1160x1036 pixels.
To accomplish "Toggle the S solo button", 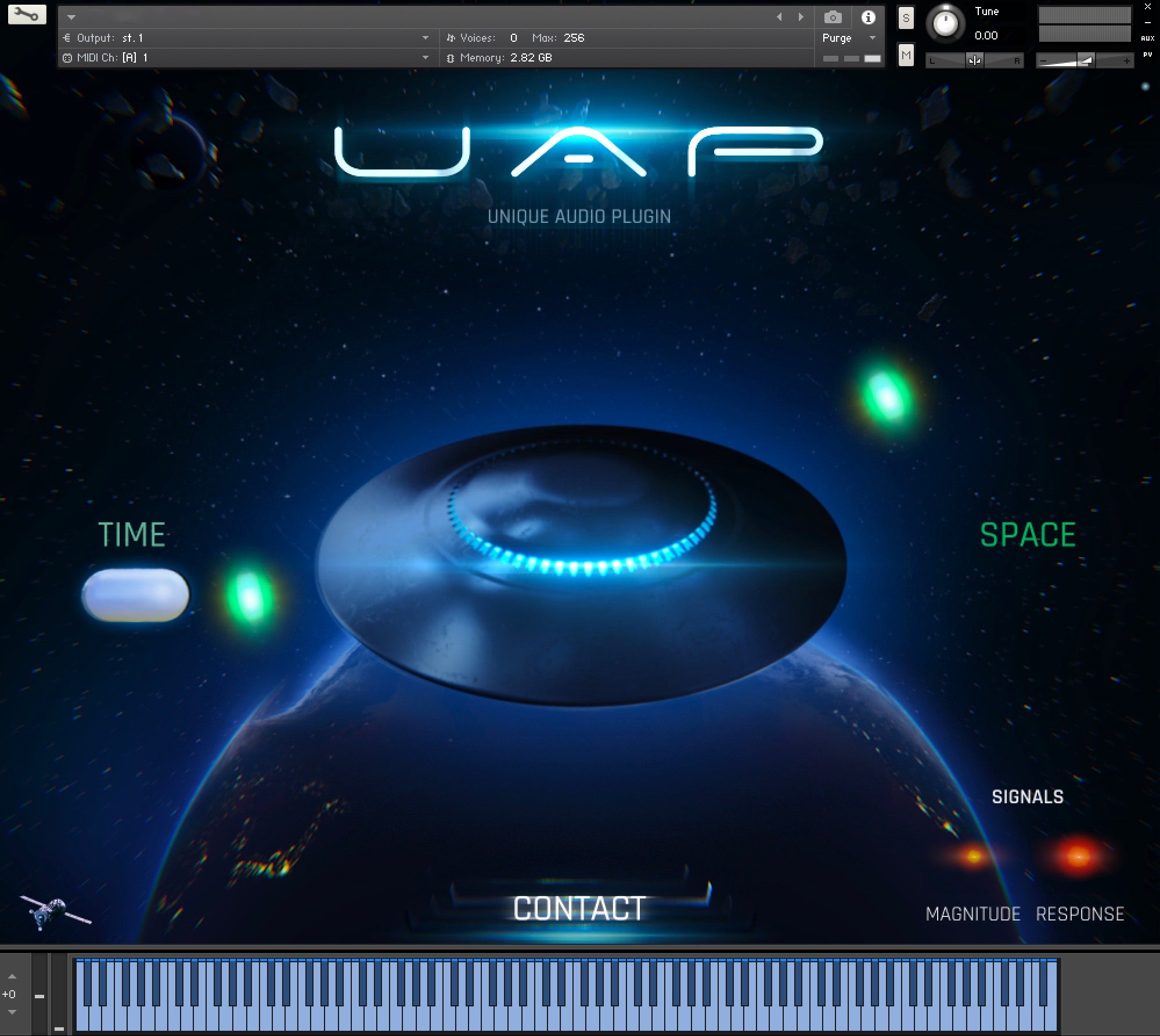I will coord(906,18).
